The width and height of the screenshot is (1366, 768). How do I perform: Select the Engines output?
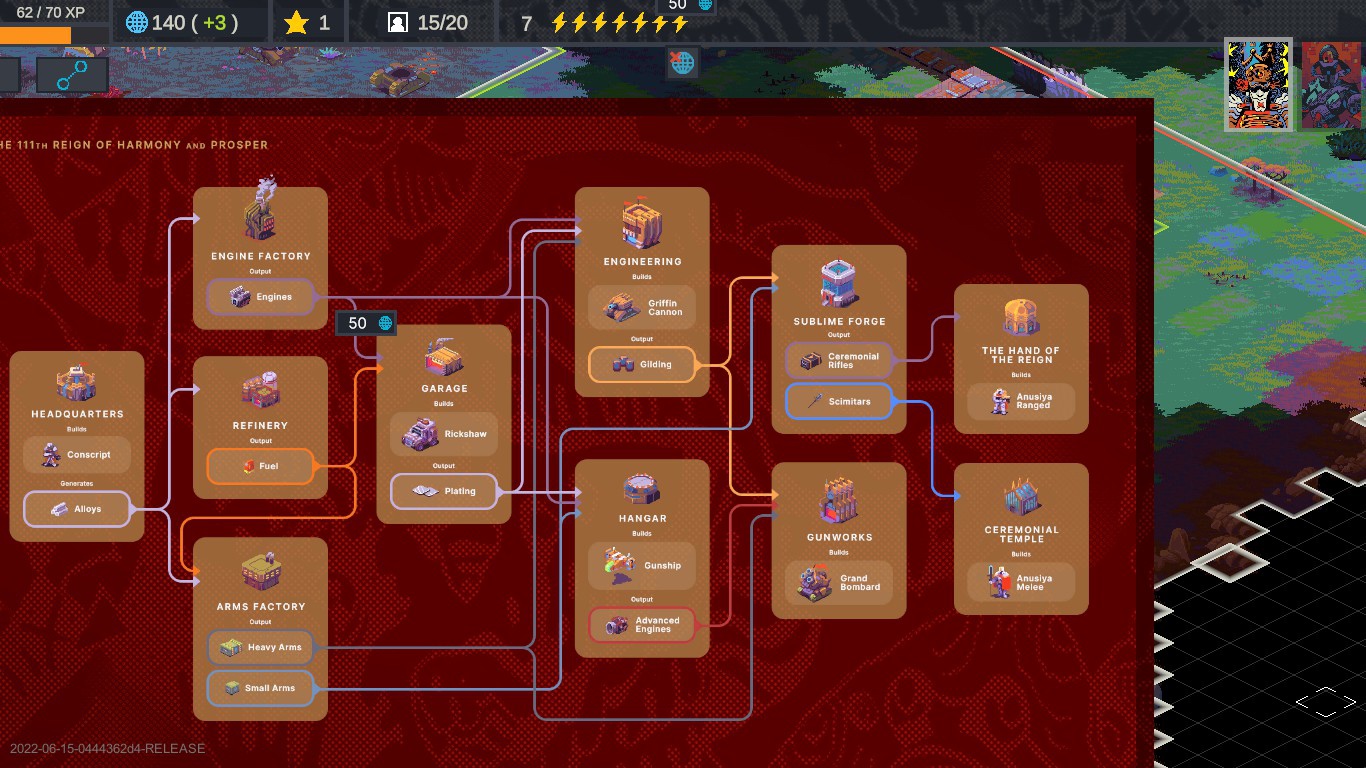point(260,297)
